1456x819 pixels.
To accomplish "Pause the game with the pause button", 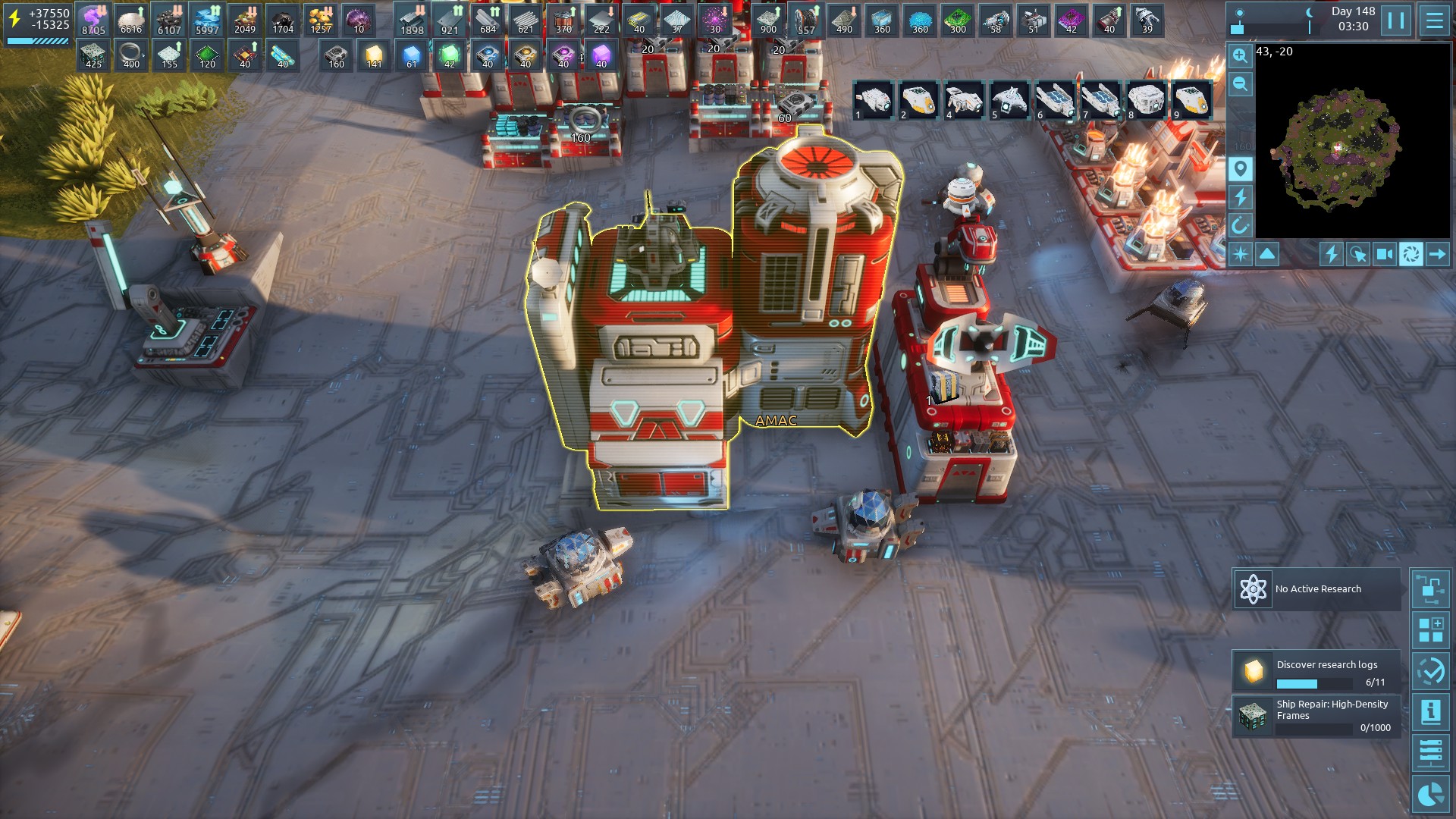I will pos(1396,20).
